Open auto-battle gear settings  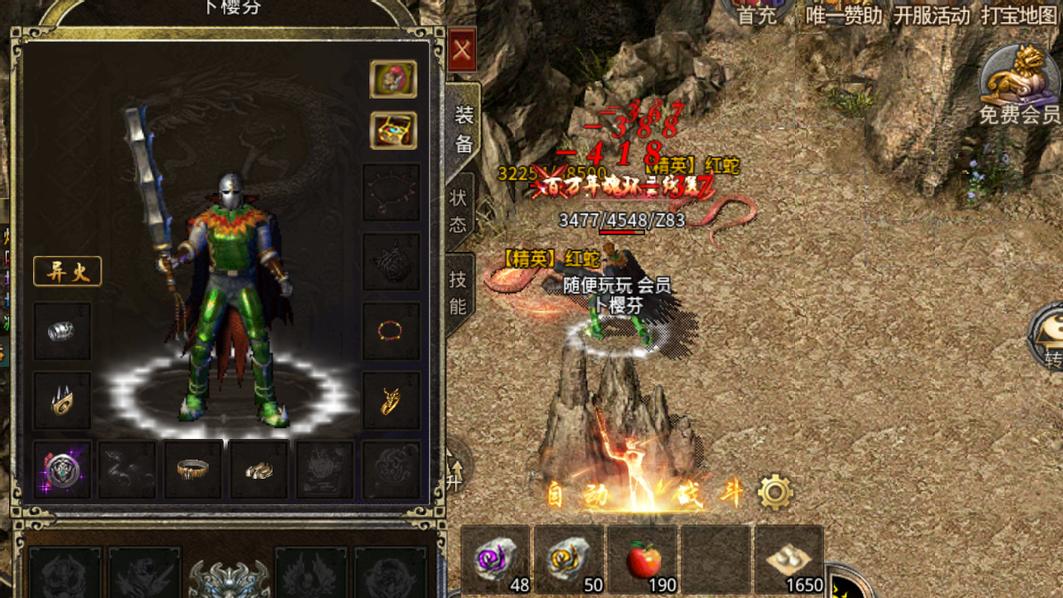point(775,492)
